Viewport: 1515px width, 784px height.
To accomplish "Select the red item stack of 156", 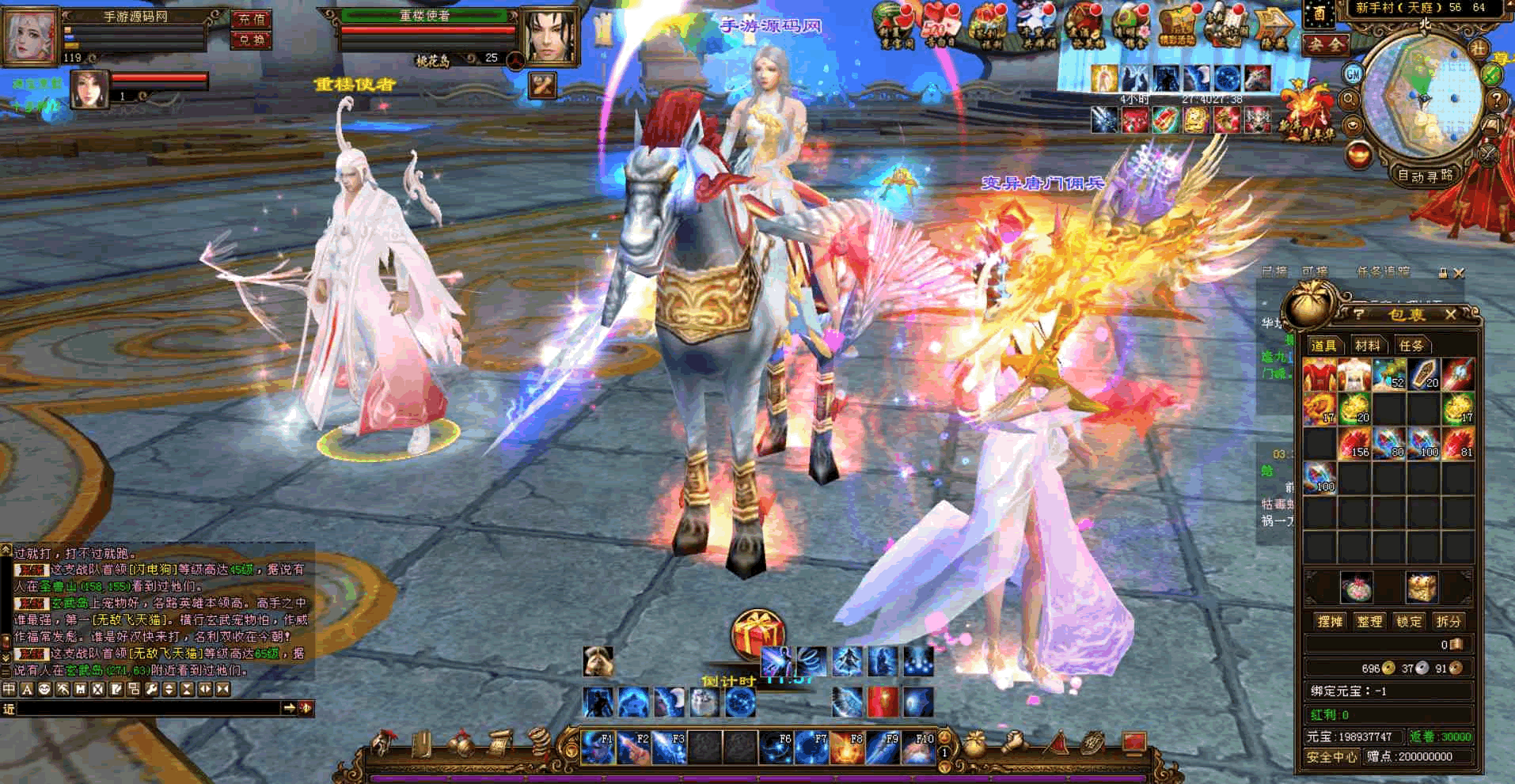I will tap(1354, 443).
